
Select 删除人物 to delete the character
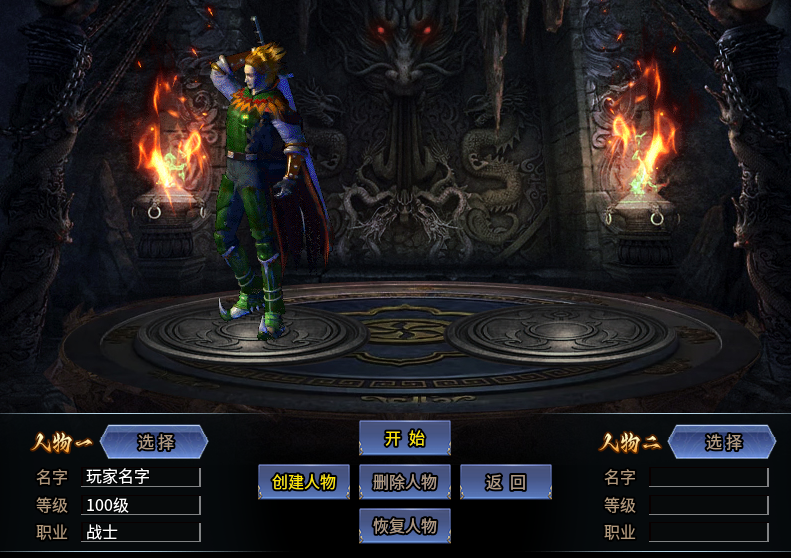pos(405,482)
